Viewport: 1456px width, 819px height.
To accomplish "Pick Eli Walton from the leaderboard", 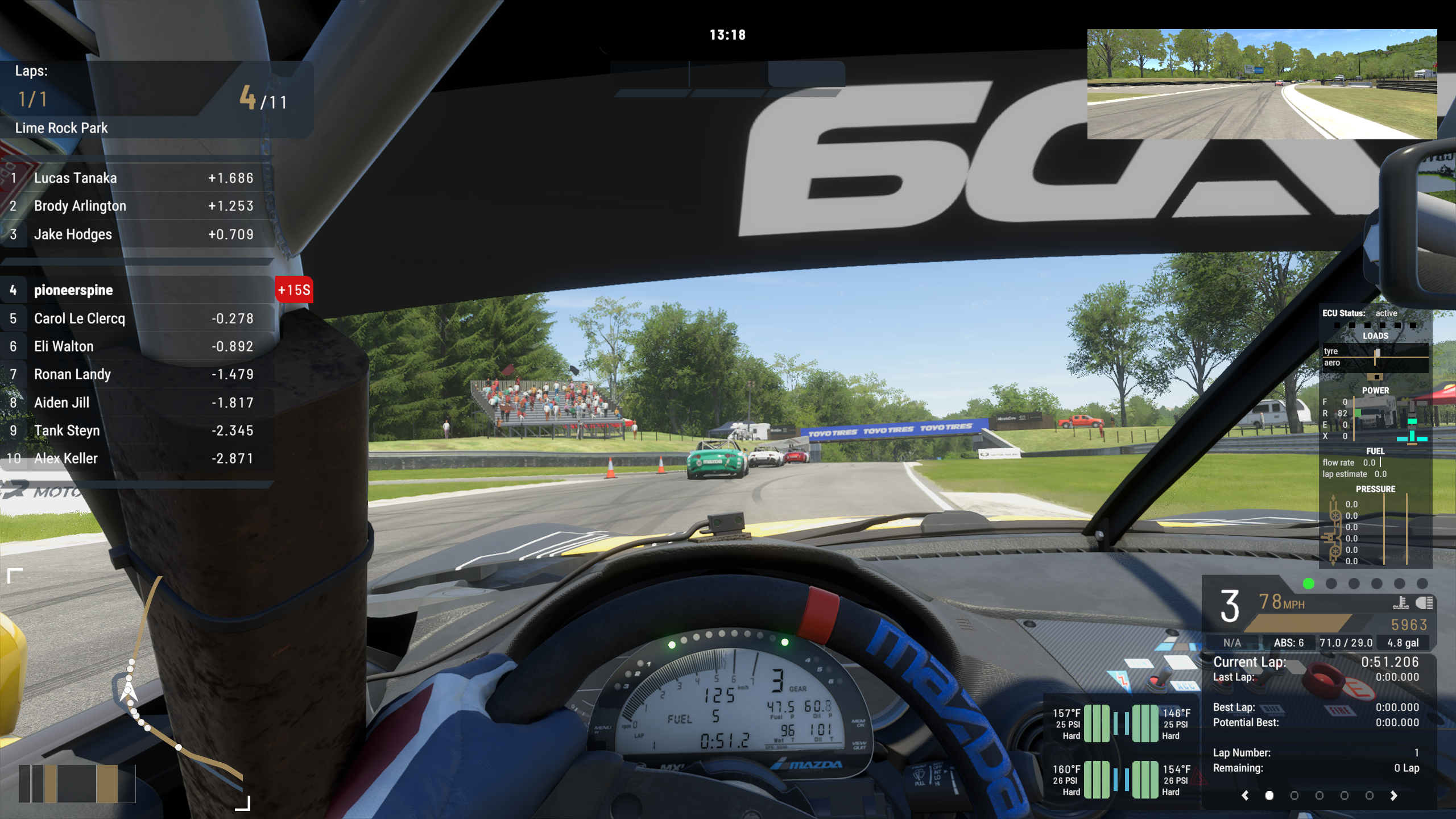I will (x=136, y=346).
